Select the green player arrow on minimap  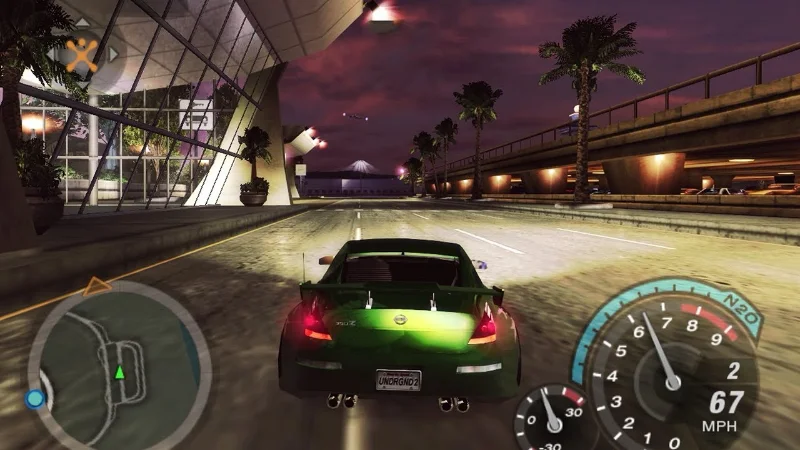(120, 373)
